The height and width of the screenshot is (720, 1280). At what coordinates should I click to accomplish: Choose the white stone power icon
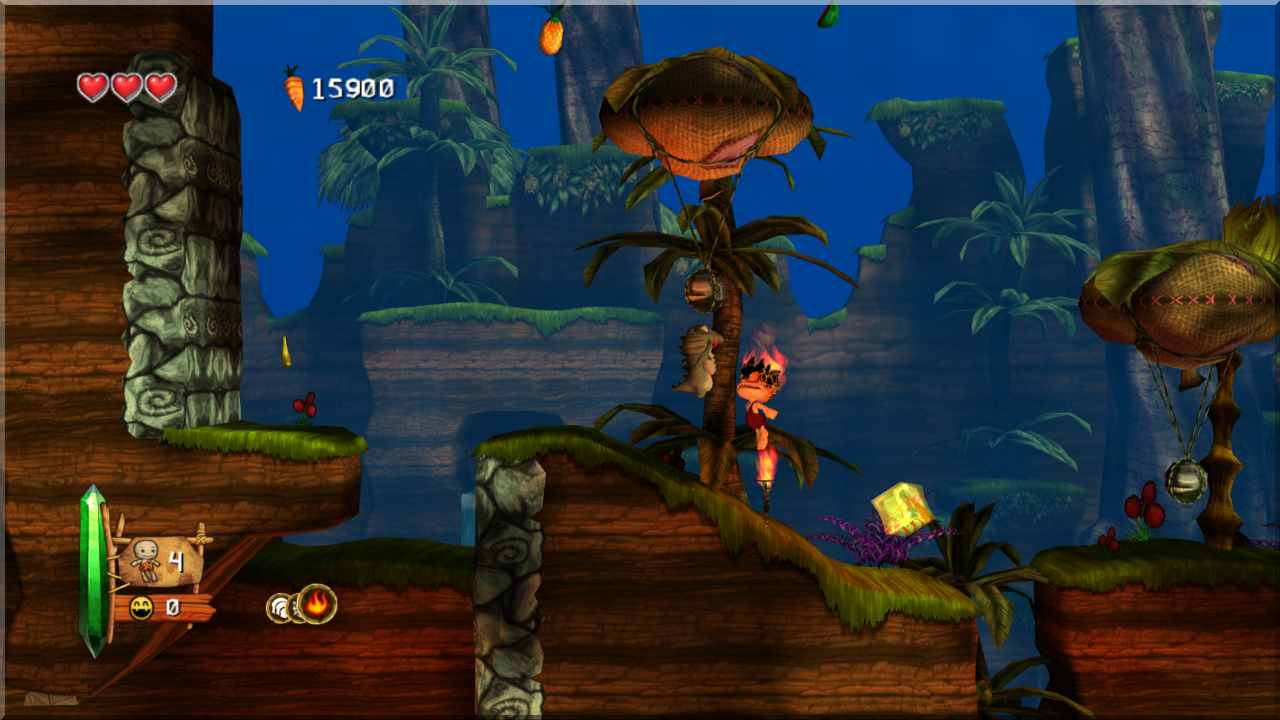(279, 608)
